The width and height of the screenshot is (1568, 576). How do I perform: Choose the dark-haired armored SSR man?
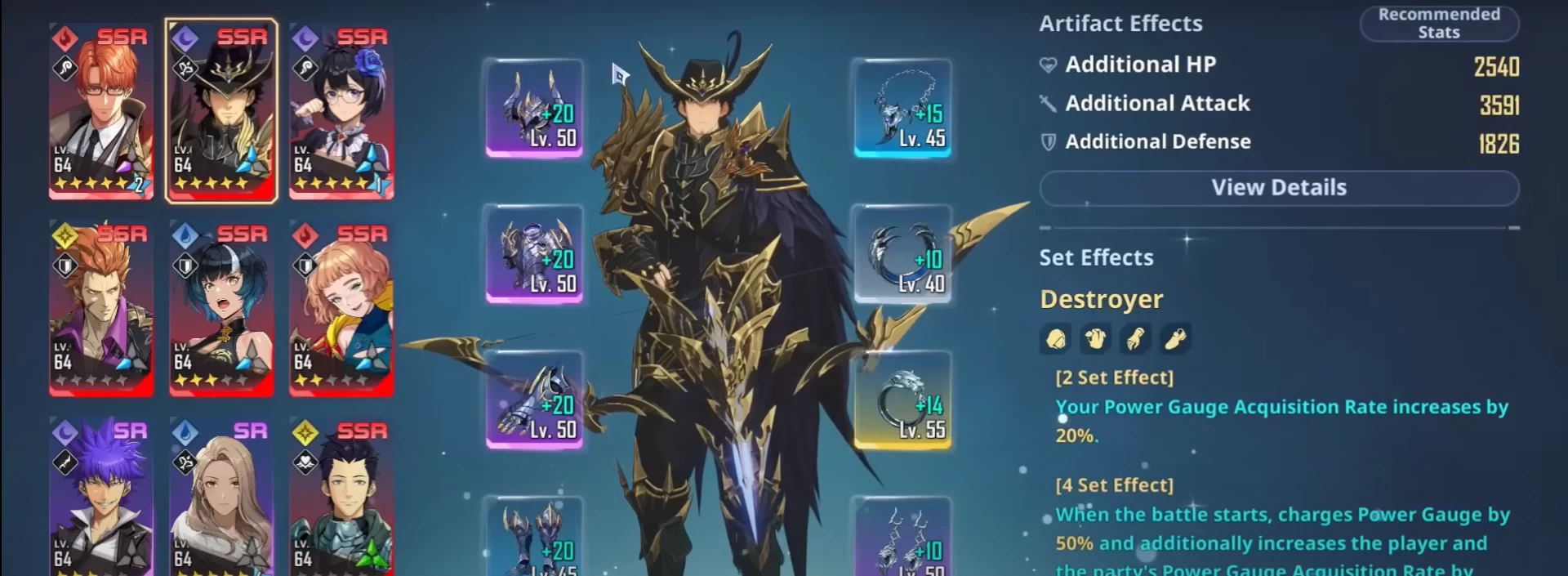(341, 498)
